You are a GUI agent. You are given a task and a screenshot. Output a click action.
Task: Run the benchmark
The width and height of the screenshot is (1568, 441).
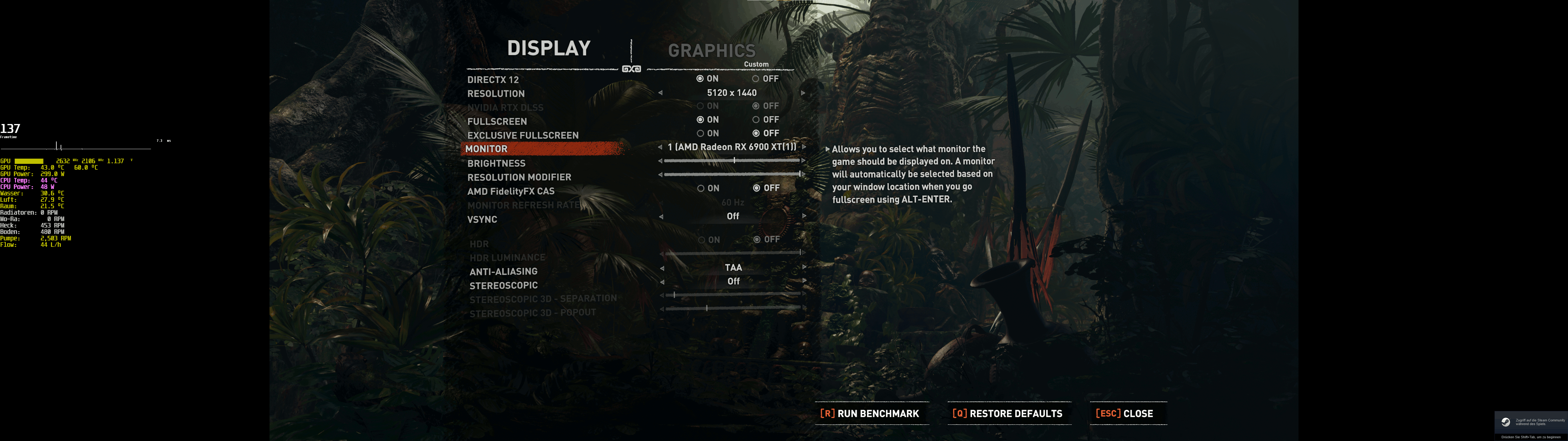coord(870,413)
